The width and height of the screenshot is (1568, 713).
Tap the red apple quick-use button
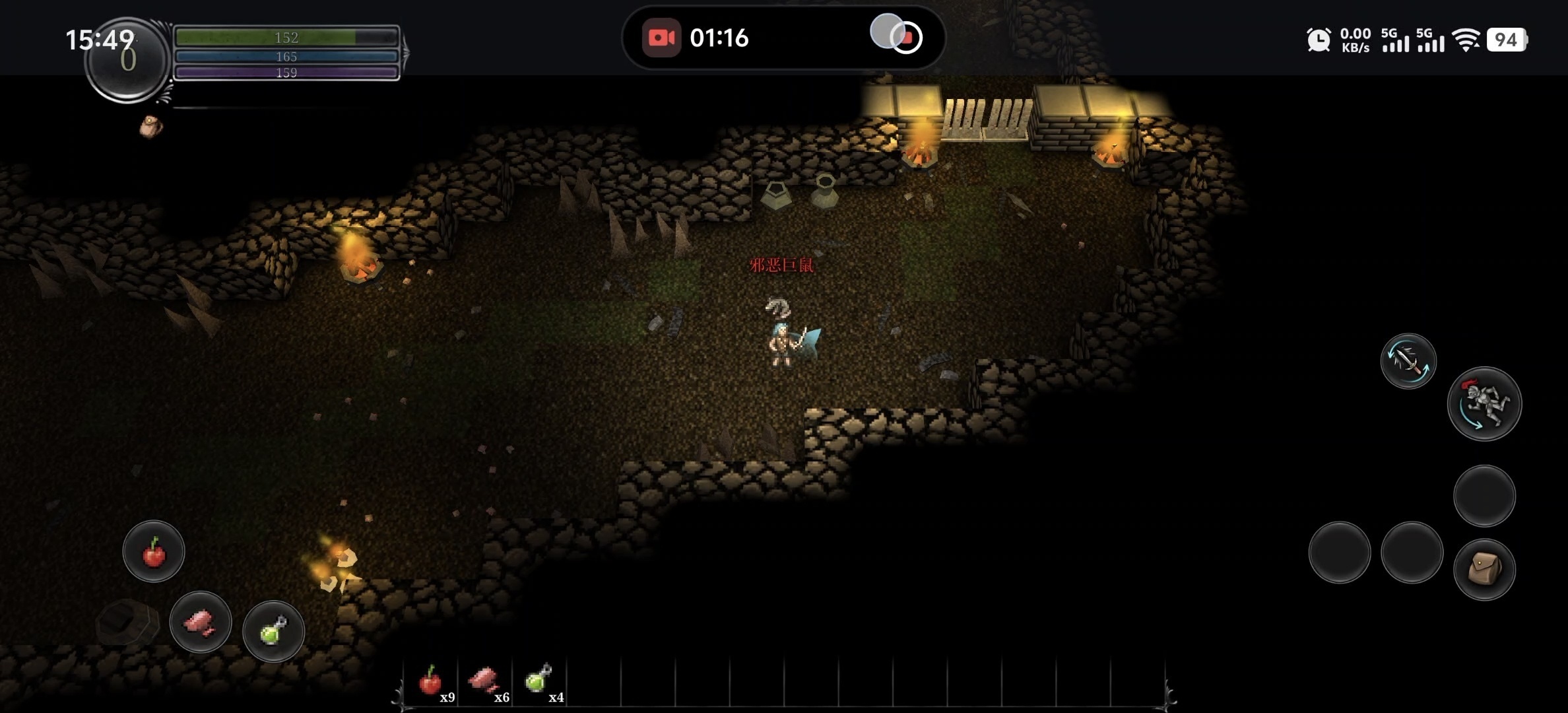tap(154, 552)
